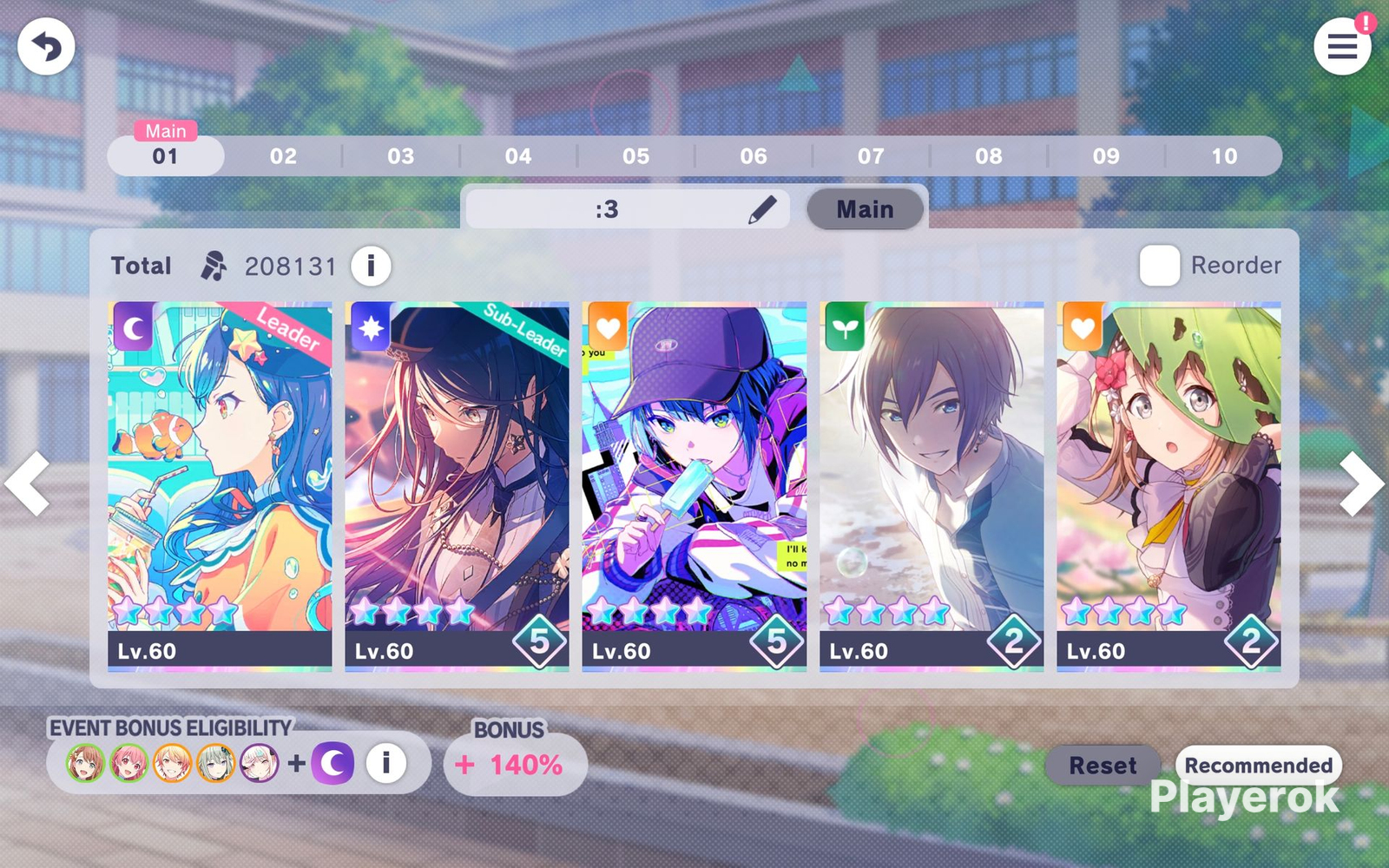
Task: Open the hamburger menu
Action: click(1342, 47)
